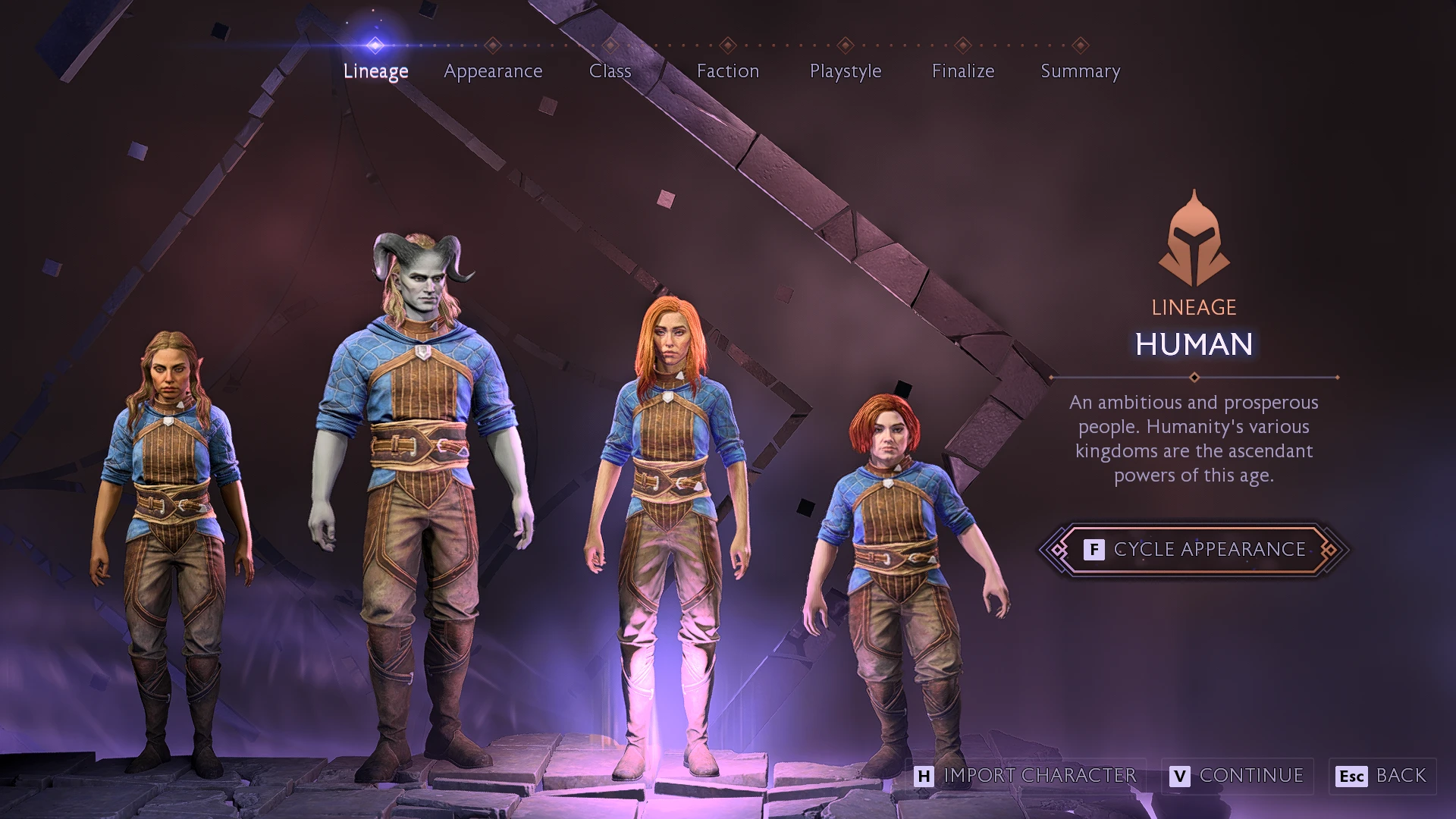Select the Playstyle tab
The height and width of the screenshot is (819, 1456).
tap(845, 71)
